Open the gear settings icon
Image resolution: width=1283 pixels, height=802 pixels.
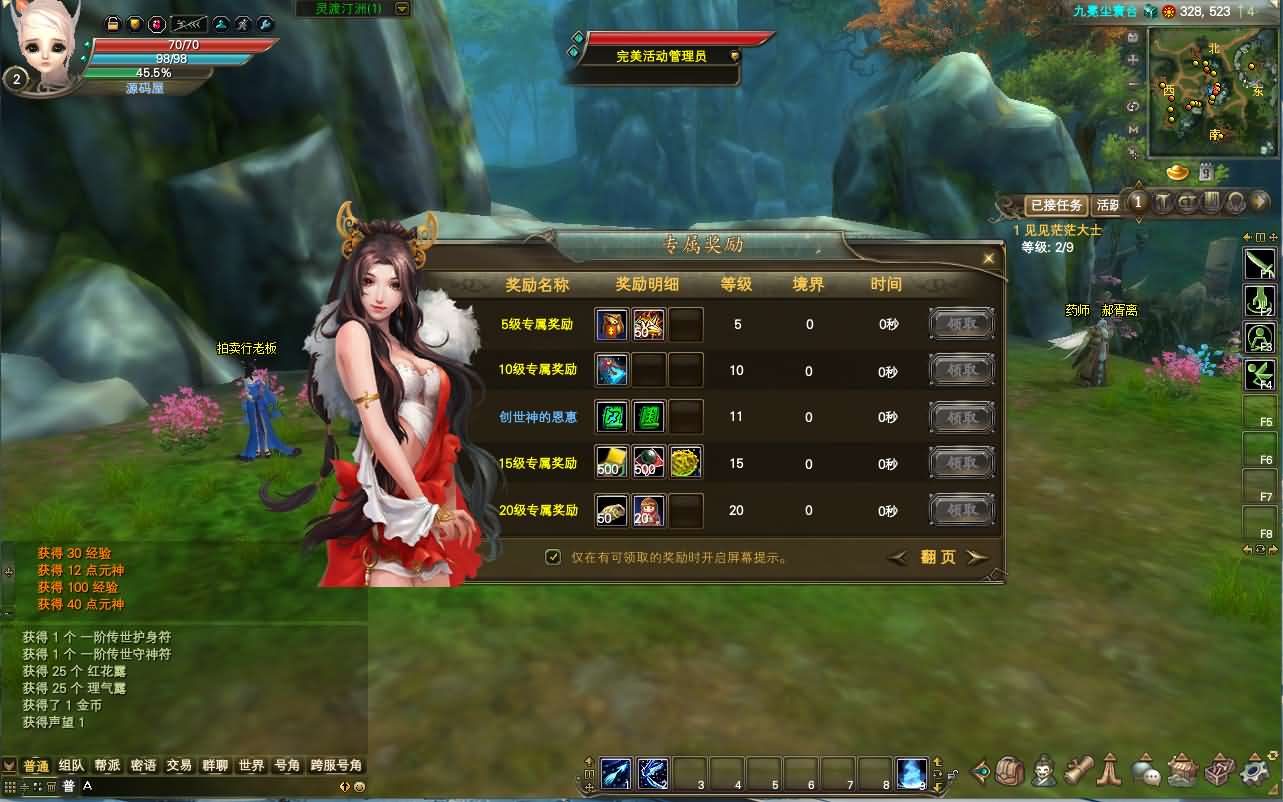click(x=1254, y=772)
